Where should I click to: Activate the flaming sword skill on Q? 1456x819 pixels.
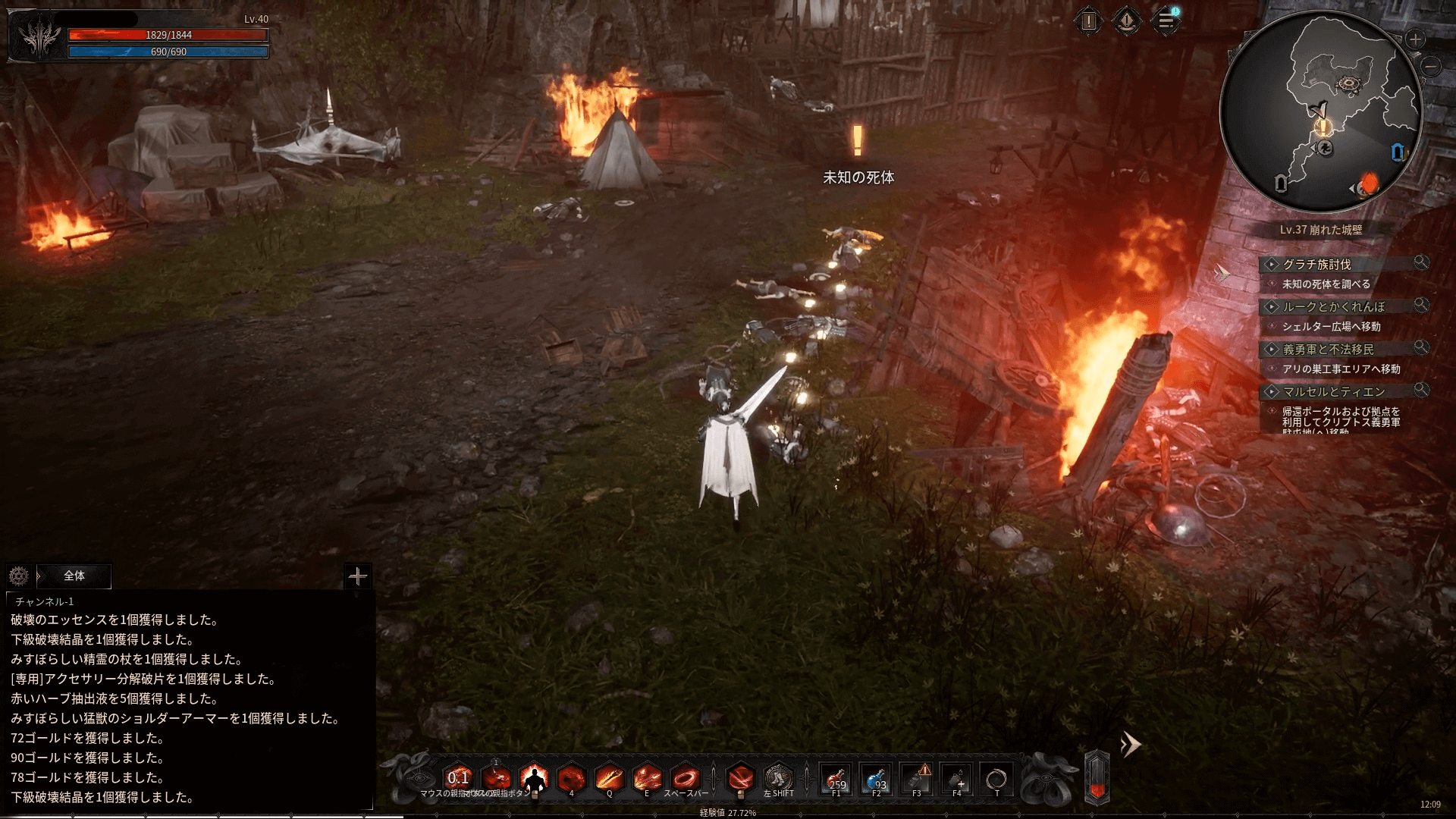pos(609,779)
